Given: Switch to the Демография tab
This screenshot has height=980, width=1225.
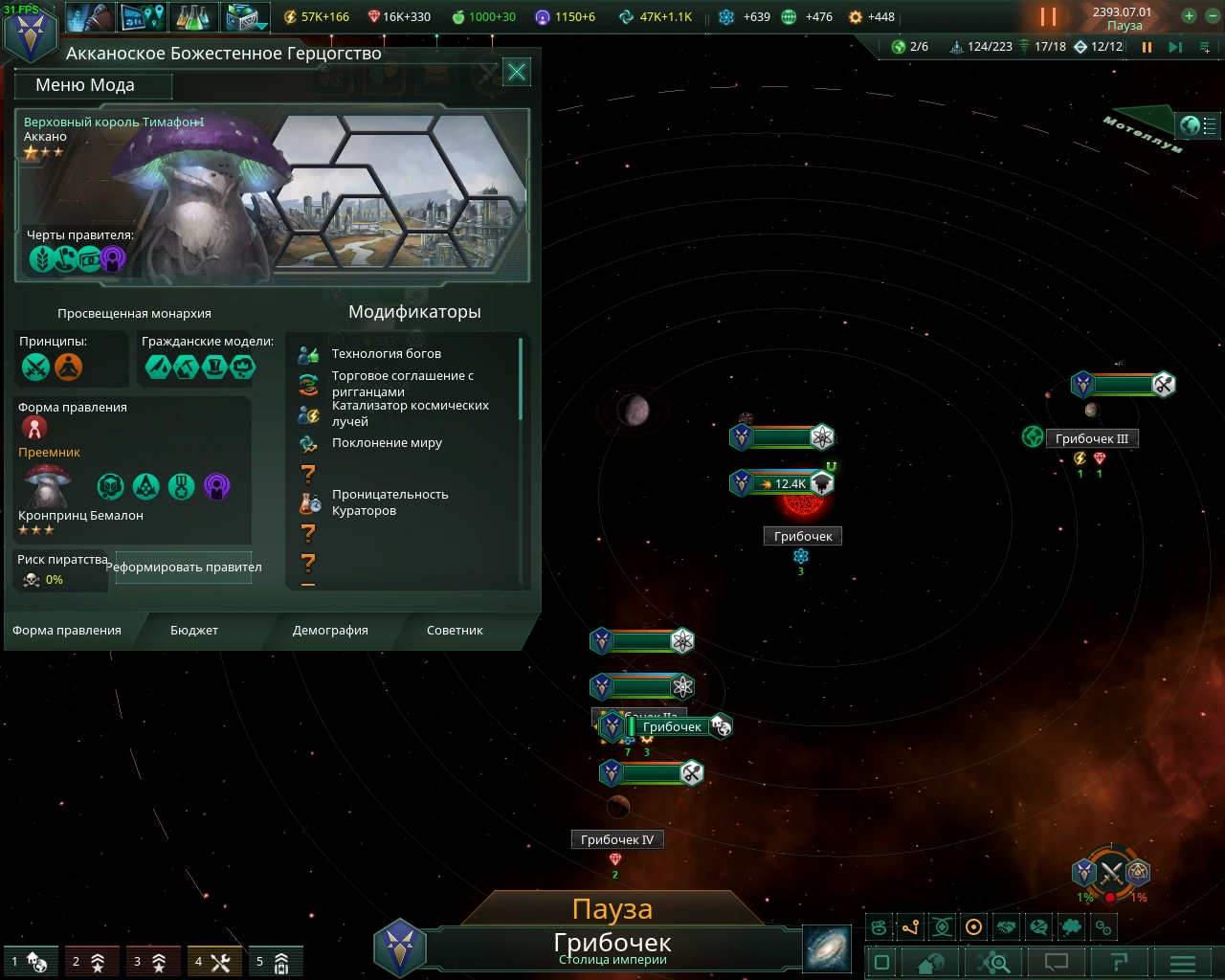Looking at the screenshot, I should (328, 631).
